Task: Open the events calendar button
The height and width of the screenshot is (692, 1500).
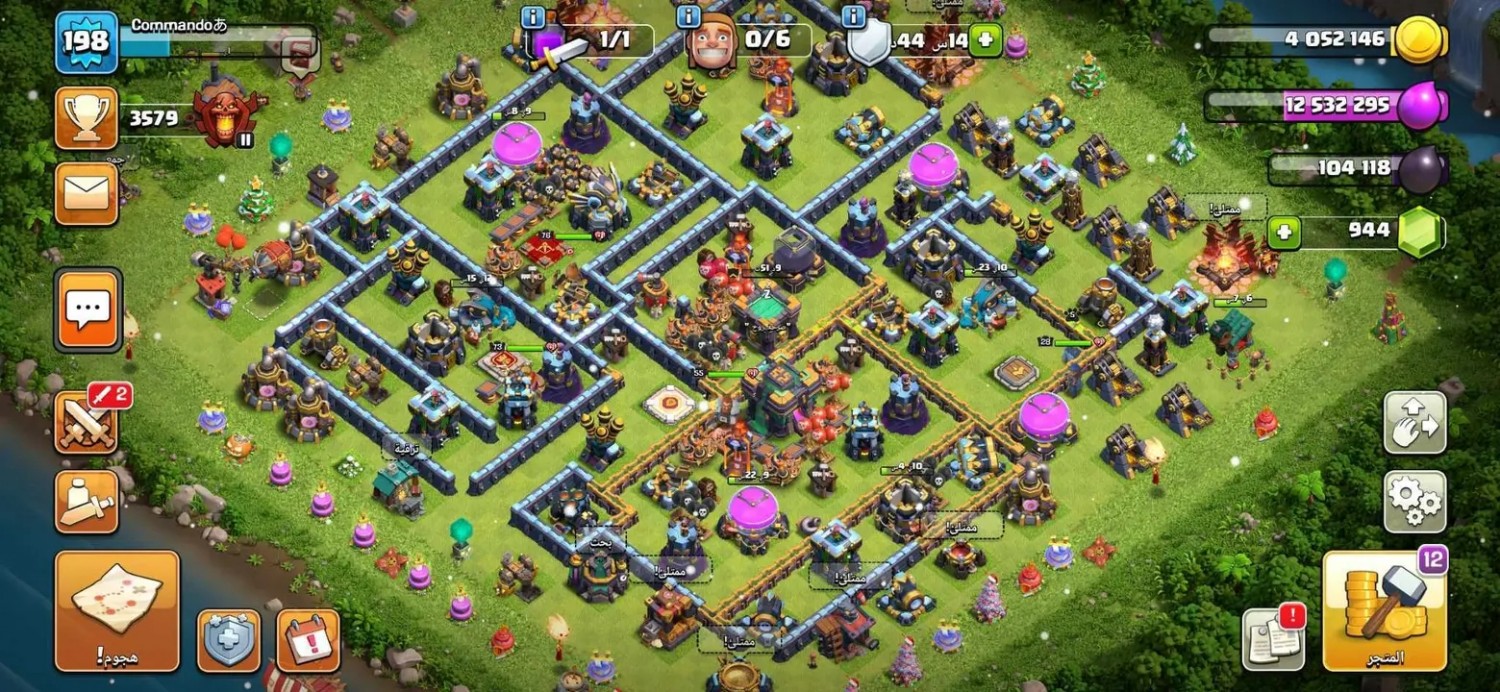Action: pyautogui.click(x=307, y=640)
